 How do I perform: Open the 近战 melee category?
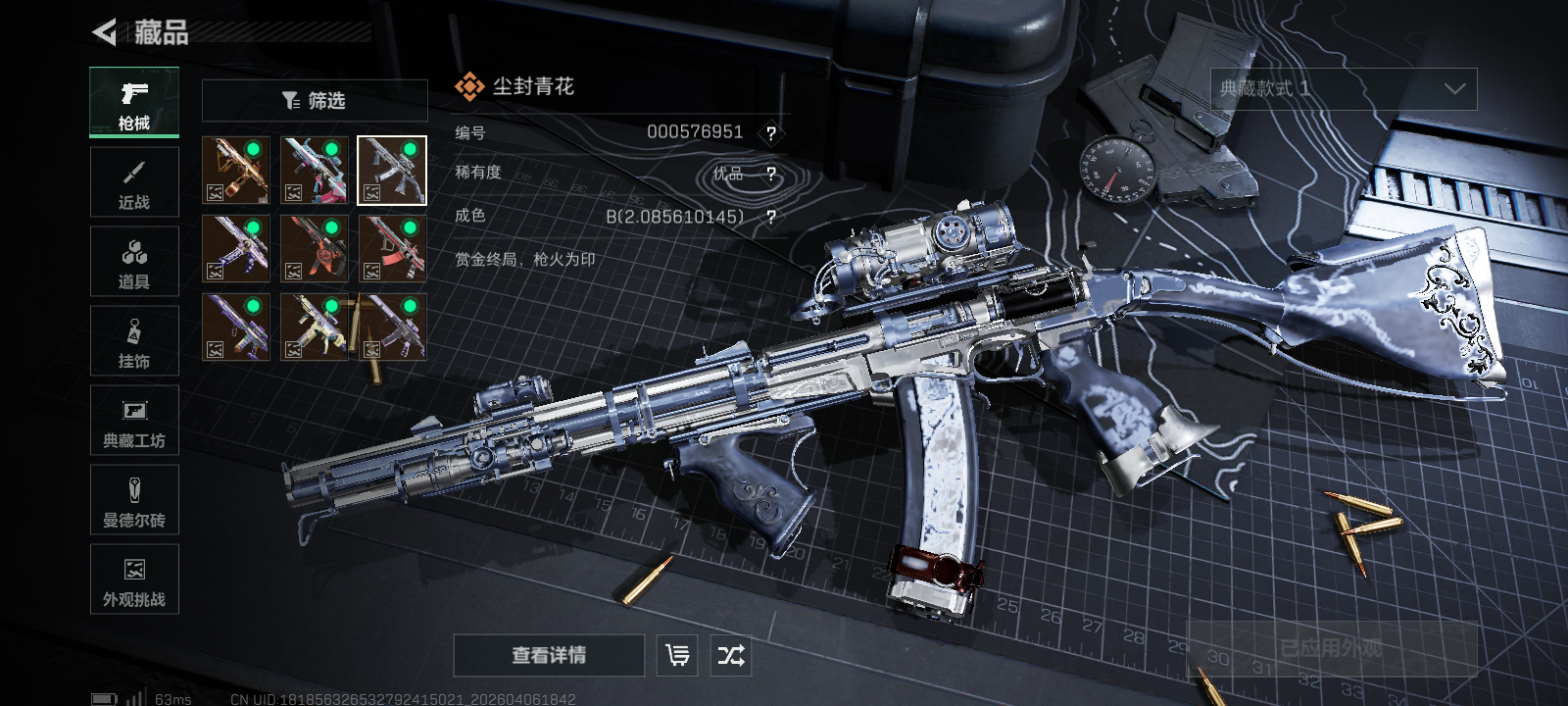[x=134, y=182]
